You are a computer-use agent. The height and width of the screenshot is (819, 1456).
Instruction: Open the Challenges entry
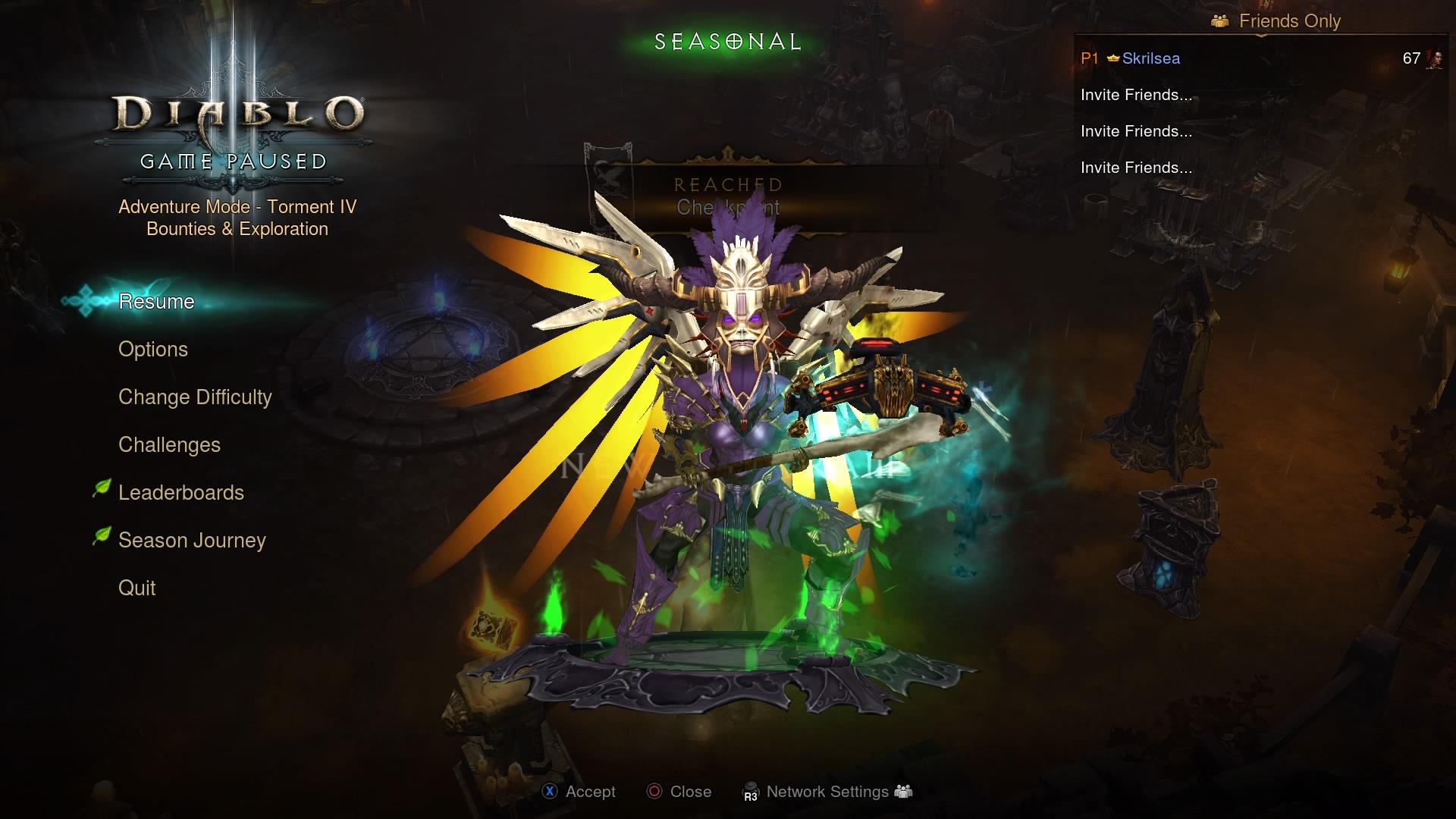169,445
